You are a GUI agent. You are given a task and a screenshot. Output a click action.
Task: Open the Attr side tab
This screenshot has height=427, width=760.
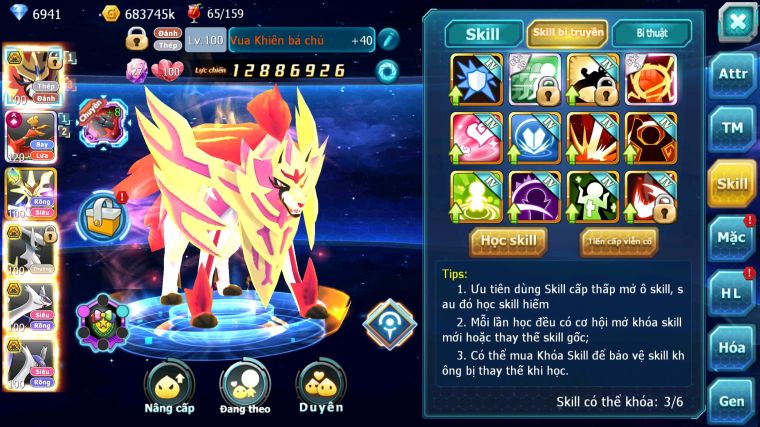(733, 76)
